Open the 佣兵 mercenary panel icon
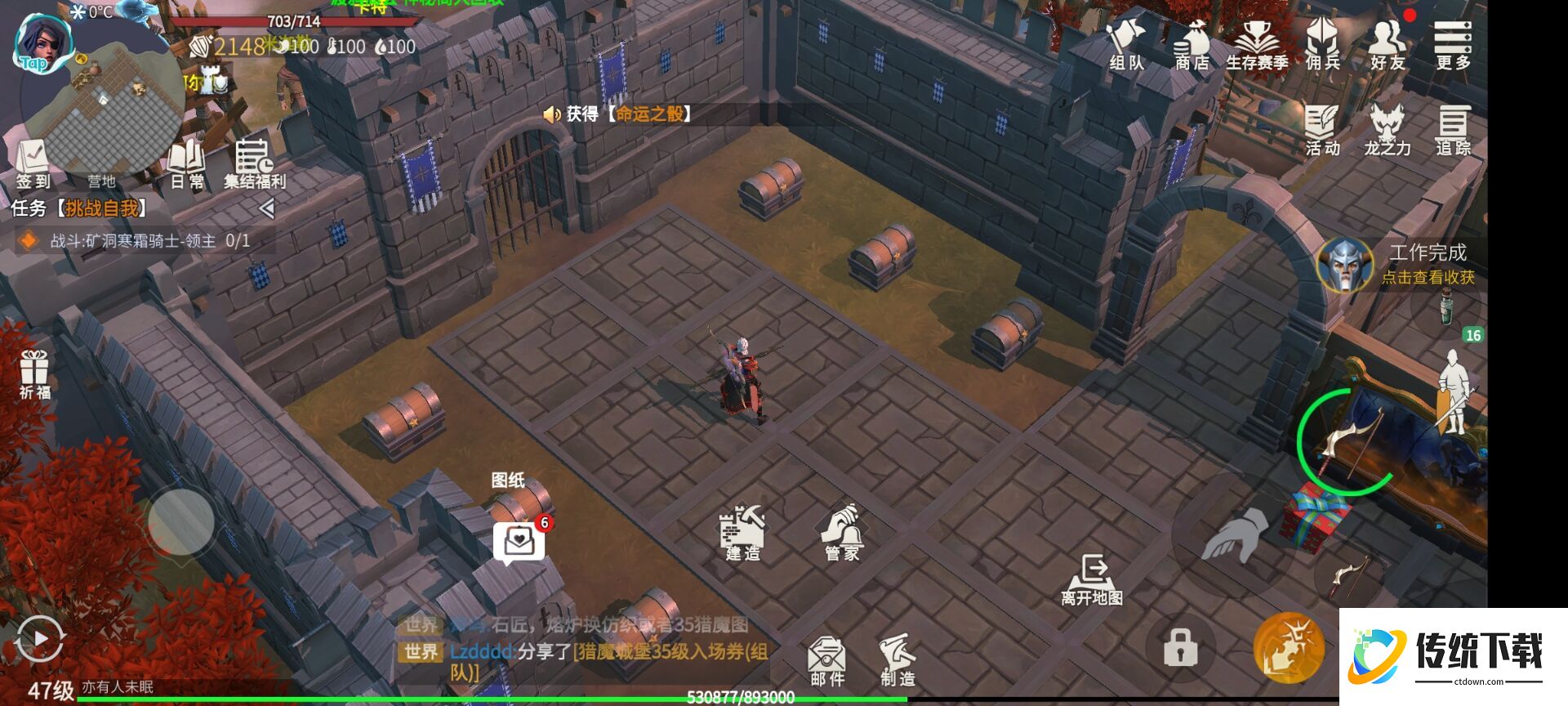 tap(1324, 45)
